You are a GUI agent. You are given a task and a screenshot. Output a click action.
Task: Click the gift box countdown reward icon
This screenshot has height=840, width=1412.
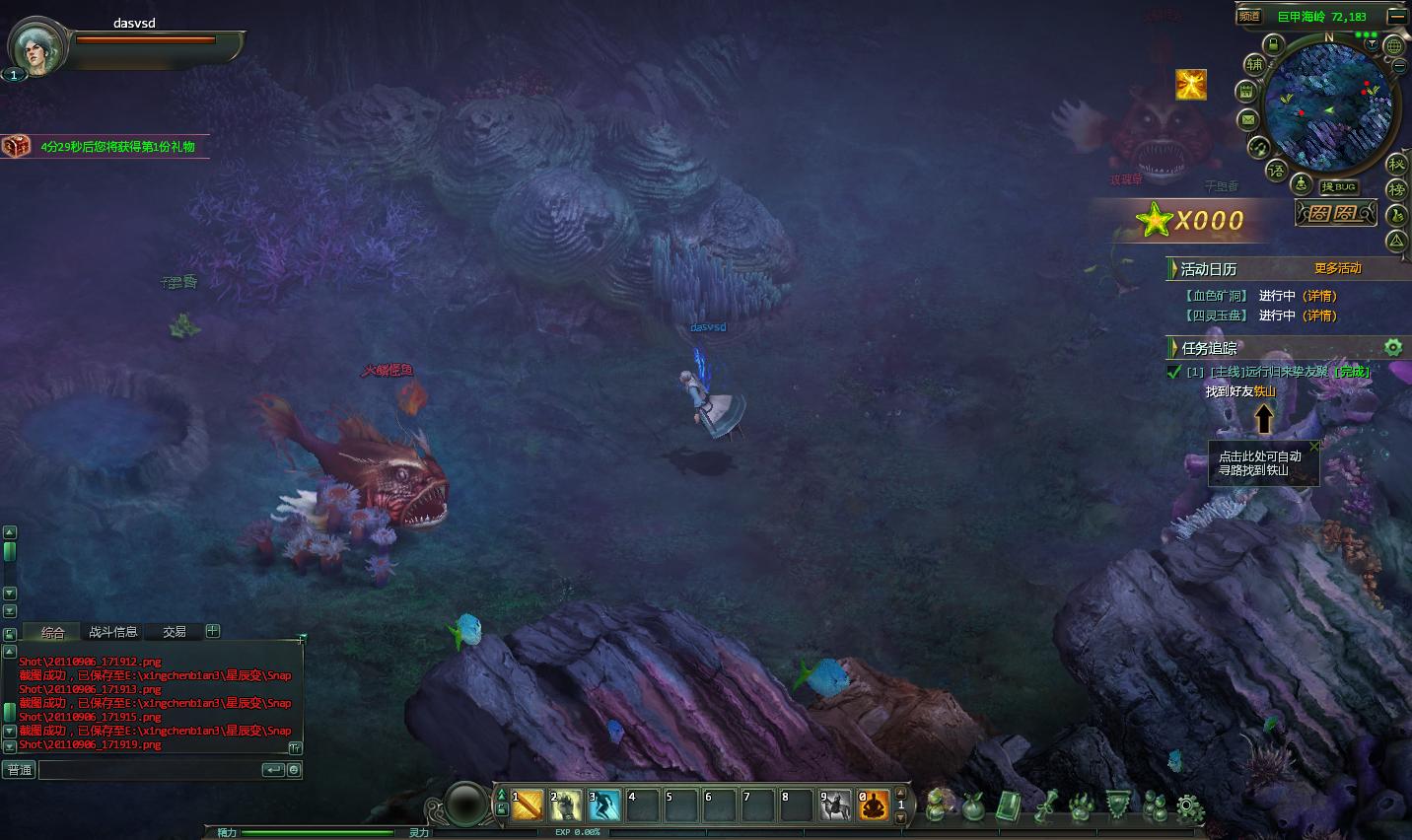[16, 146]
